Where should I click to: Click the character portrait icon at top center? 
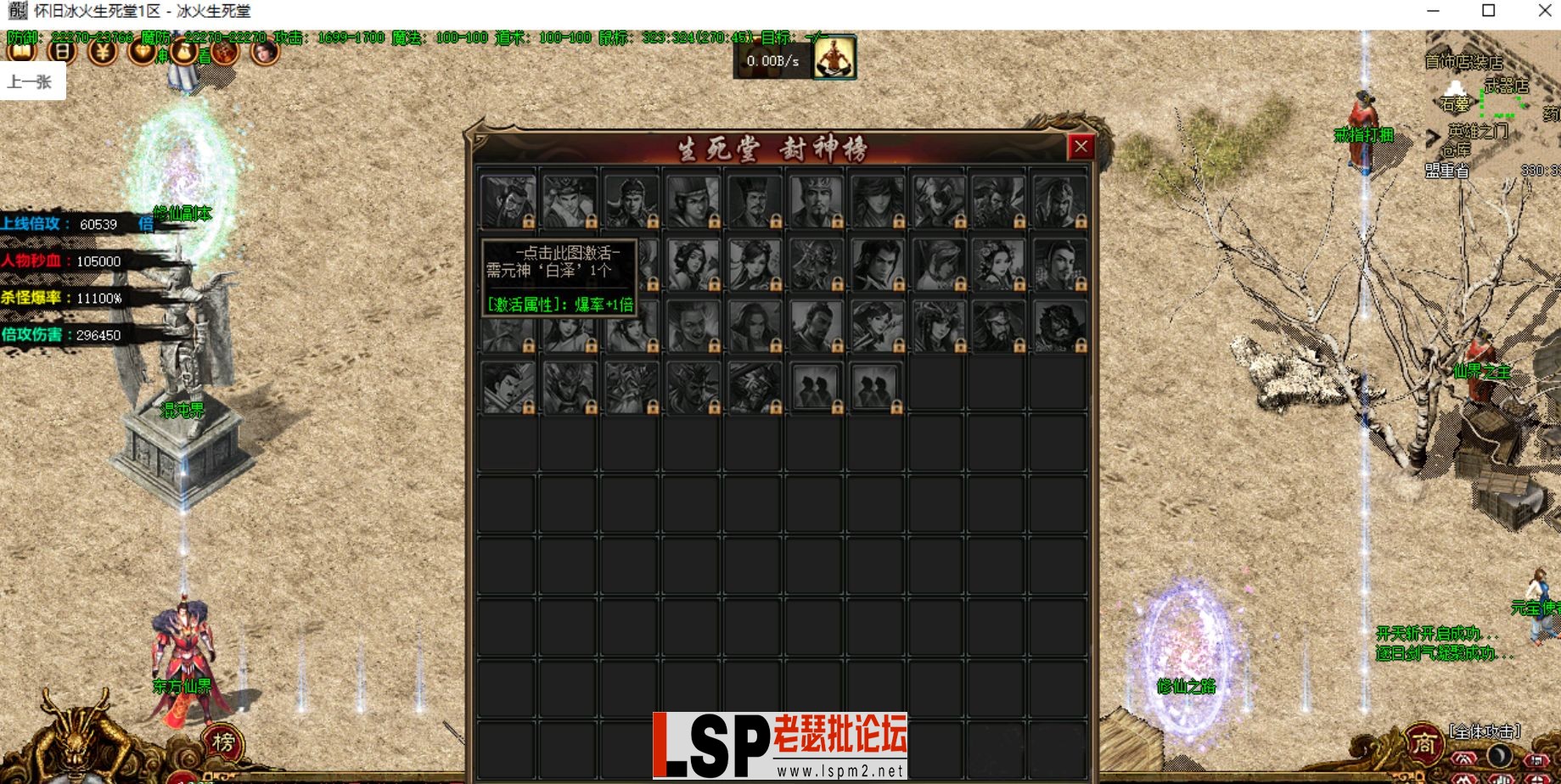[834, 58]
